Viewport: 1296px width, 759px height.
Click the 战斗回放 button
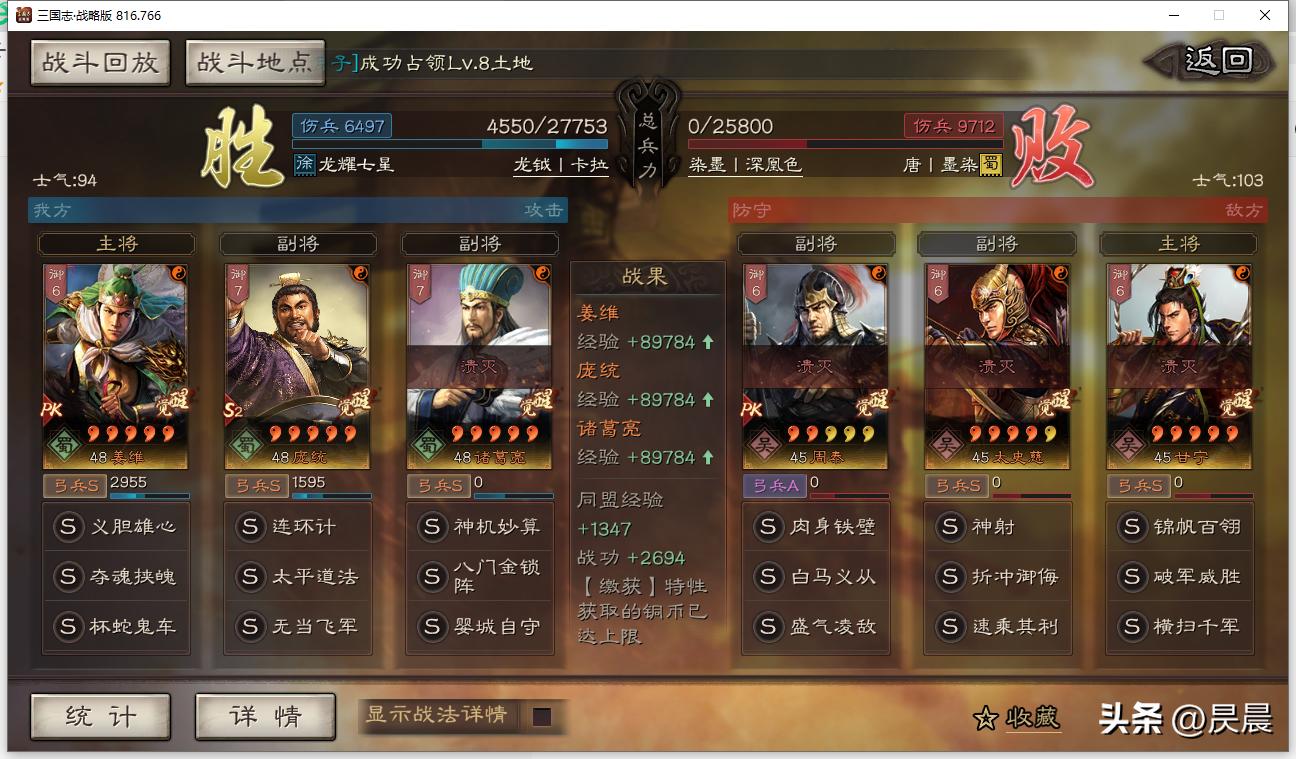tap(100, 62)
